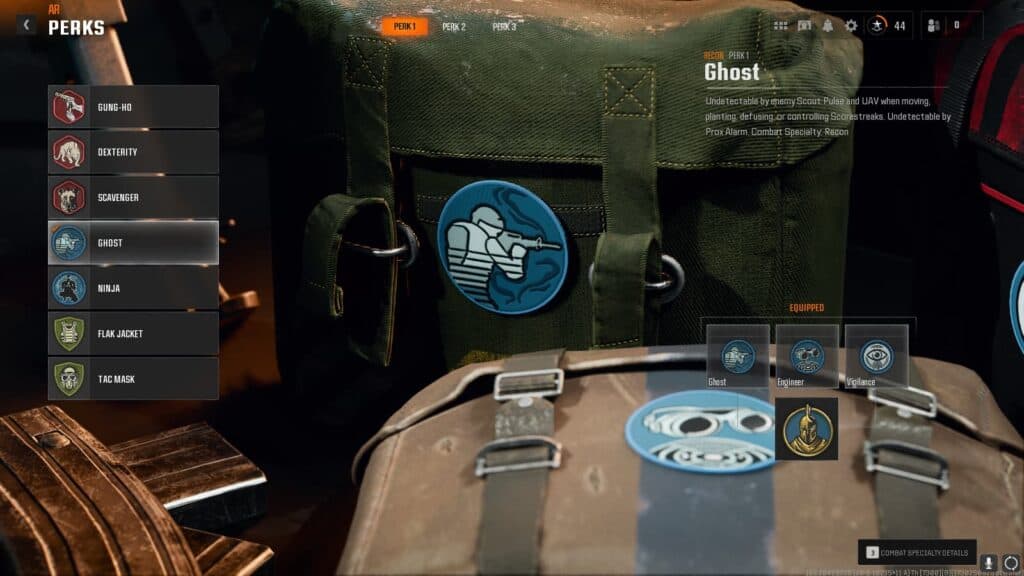1024x576 pixels.
Task: Select the gold helmet combat specialty icon
Action: 807,428
